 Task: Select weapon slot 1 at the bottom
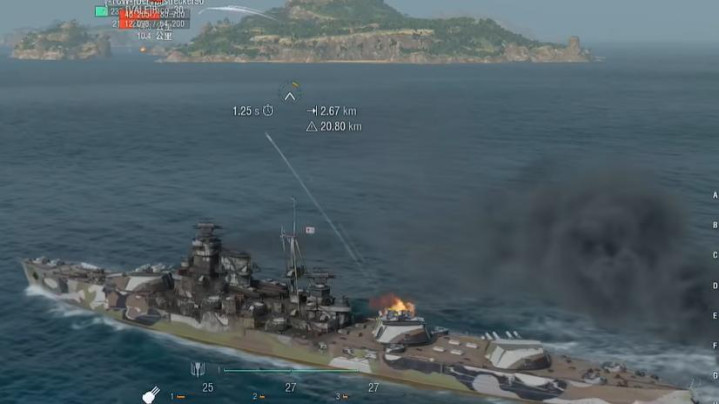pos(177,397)
